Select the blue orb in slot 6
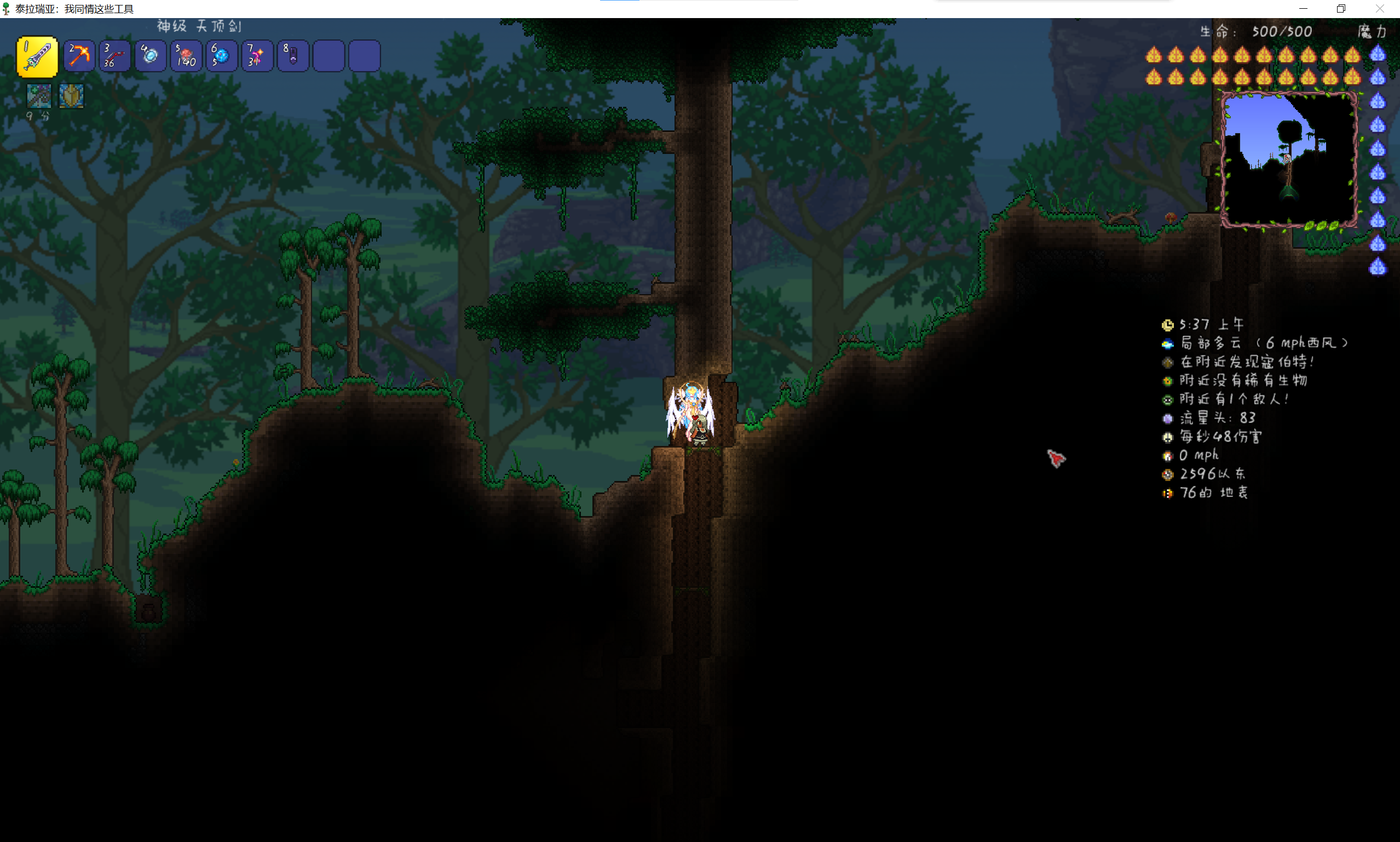This screenshot has width=1400, height=842. [x=222, y=56]
